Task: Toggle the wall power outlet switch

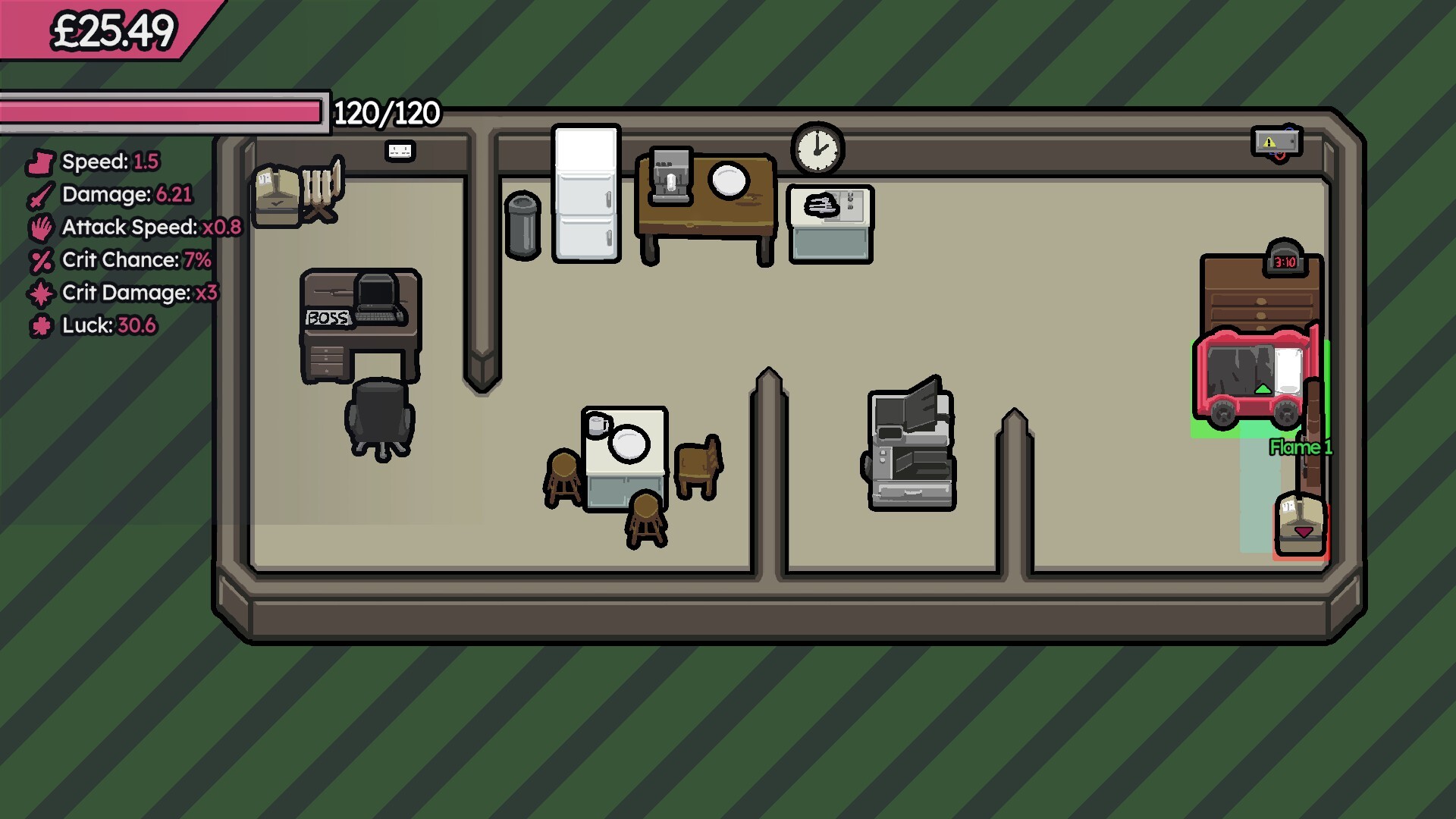Action: coord(400,150)
